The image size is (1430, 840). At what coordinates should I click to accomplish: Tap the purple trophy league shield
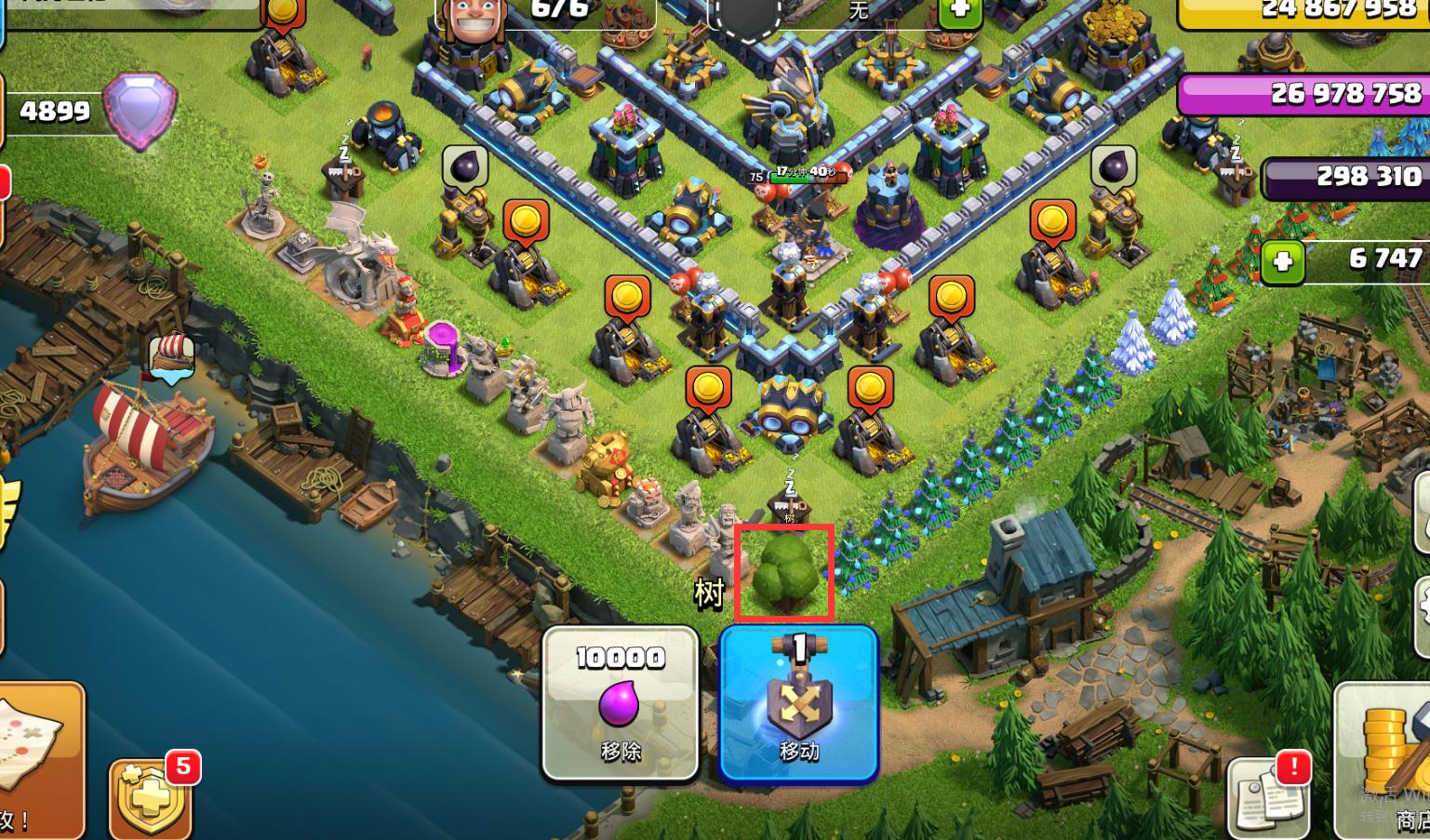click(140, 111)
